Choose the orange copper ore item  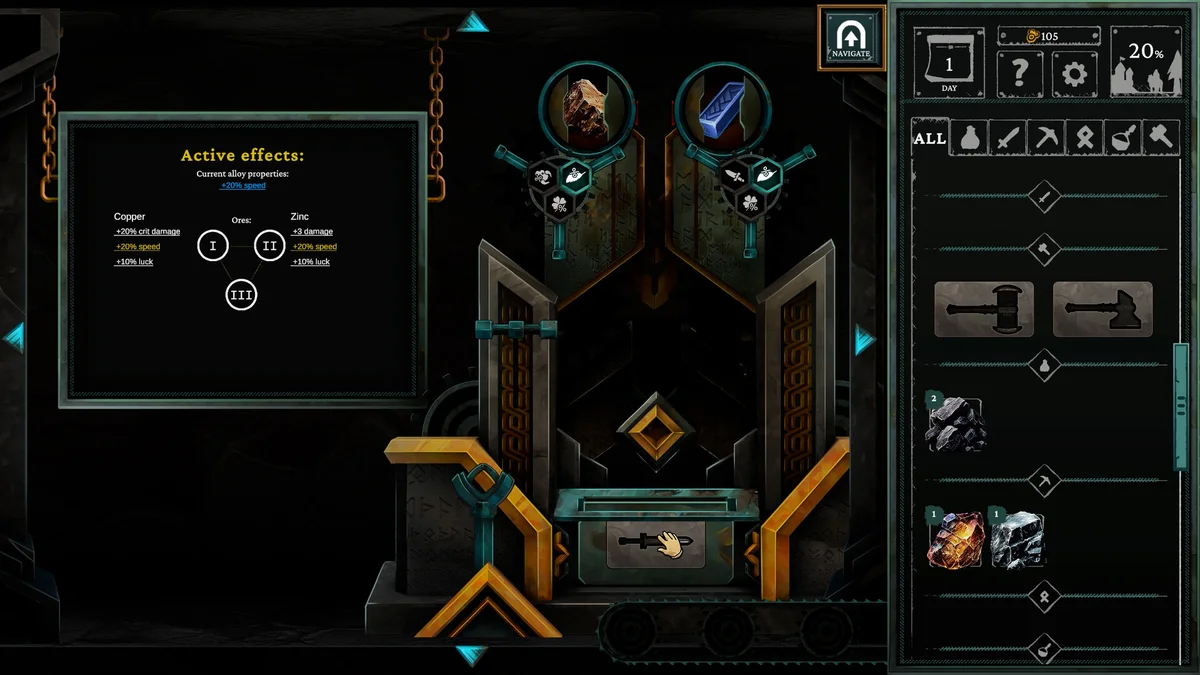point(956,540)
